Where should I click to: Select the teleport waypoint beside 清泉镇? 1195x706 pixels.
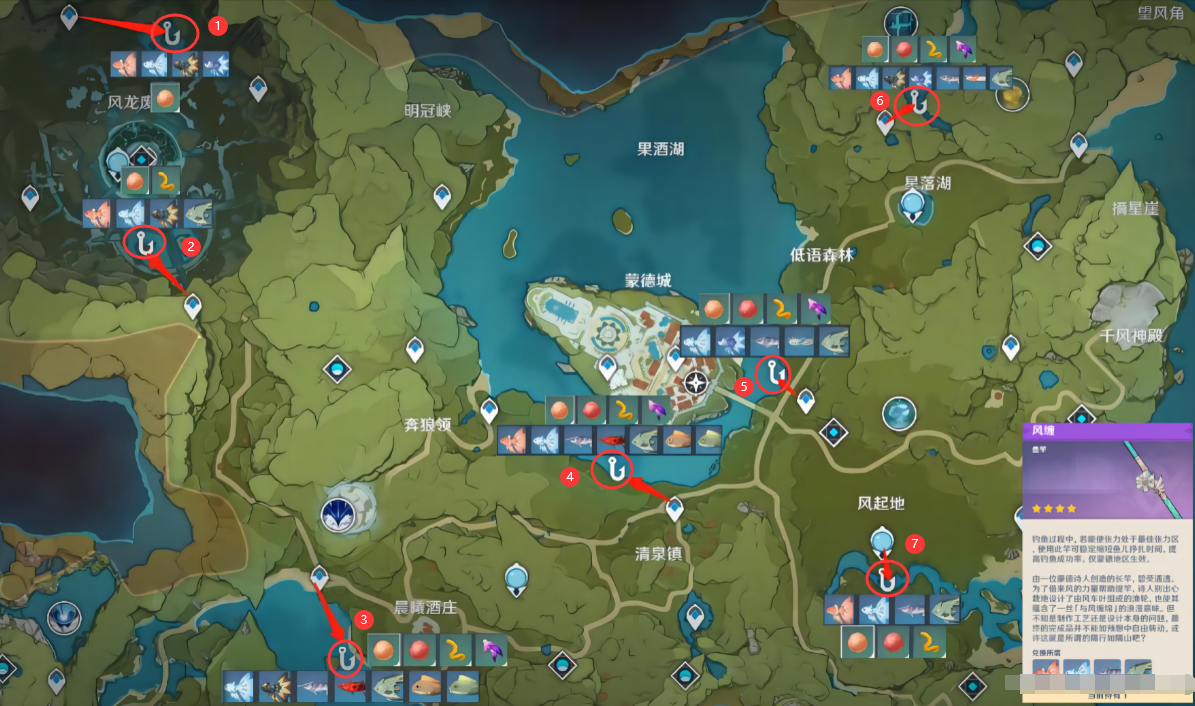point(675,510)
